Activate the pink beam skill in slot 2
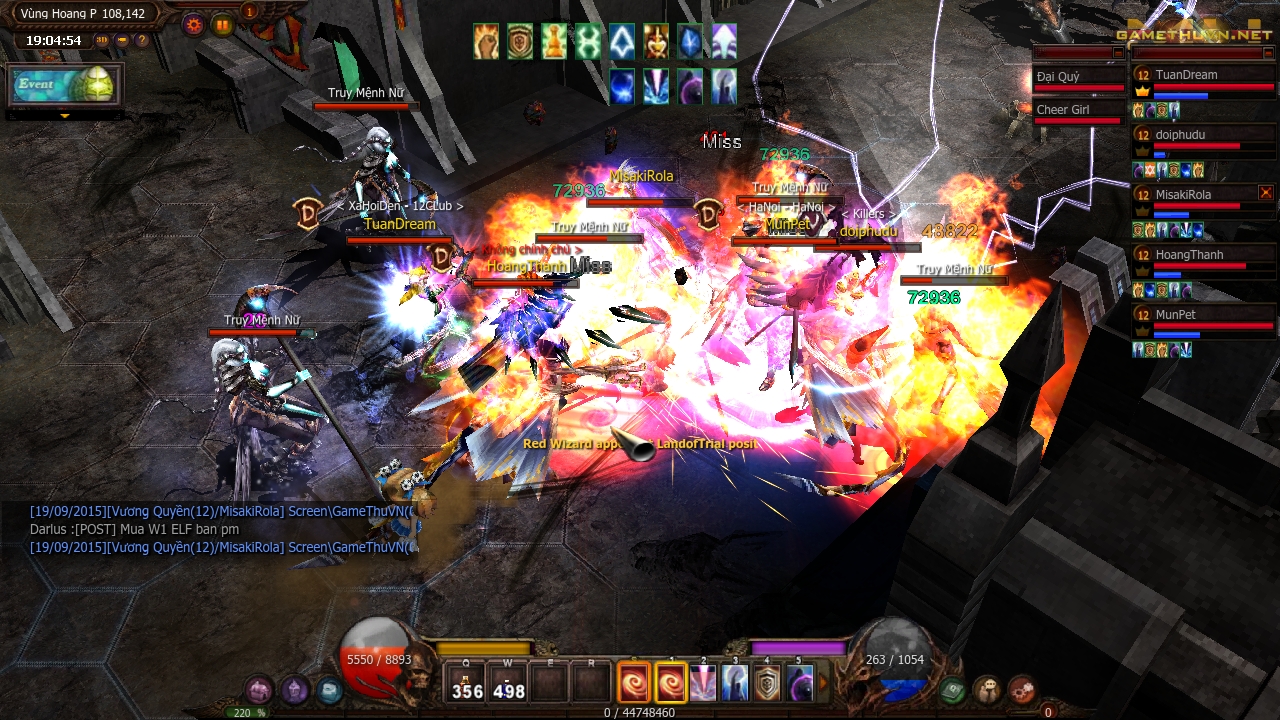This screenshot has height=720, width=1280. pyautogui.click(x=703, y=683)
